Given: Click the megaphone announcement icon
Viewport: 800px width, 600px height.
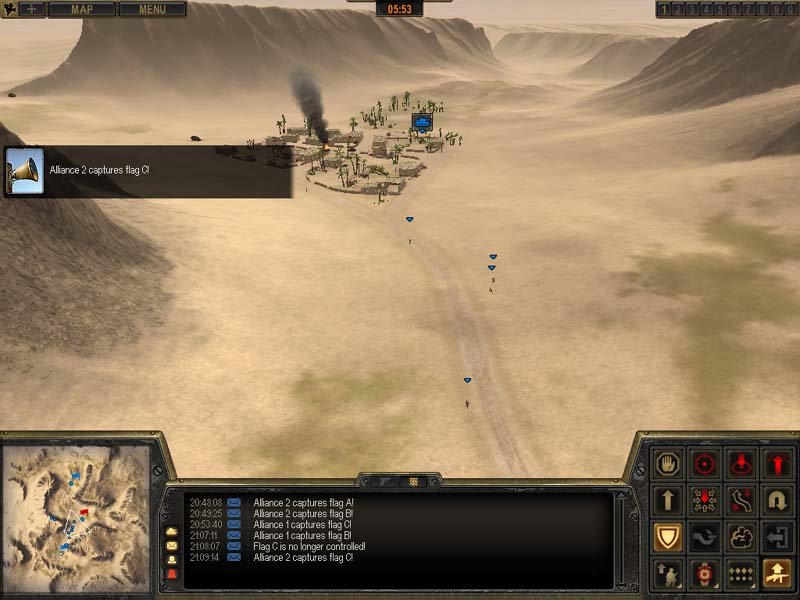Looking at the screenshot, I should (x=24, y=171).
